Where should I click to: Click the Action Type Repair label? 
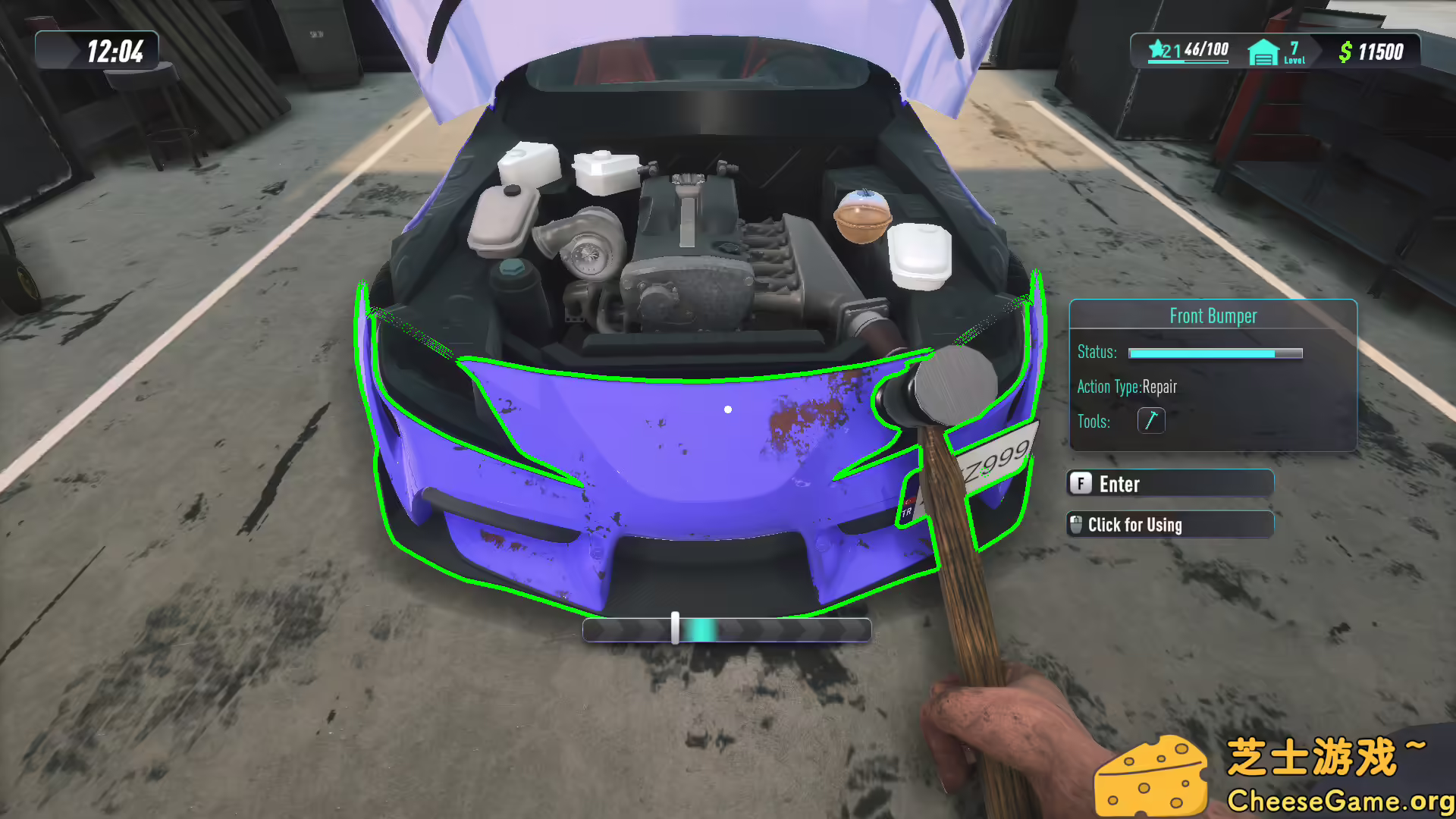pyautogui.click(x=1126, y=387)
